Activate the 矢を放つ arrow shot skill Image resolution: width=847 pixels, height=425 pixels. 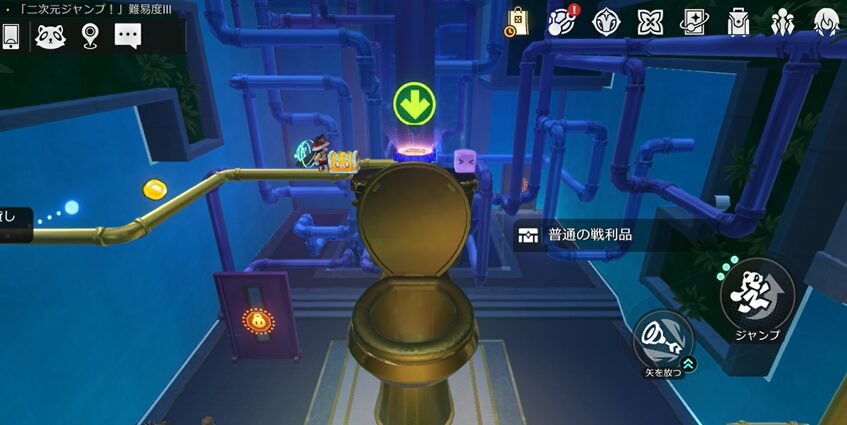(x=662, y=339)
